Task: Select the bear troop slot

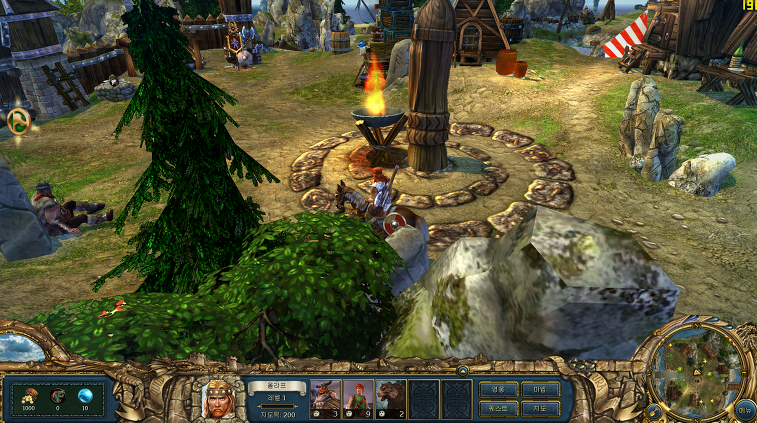Action: pyautogui.click(x=391, y=398)
